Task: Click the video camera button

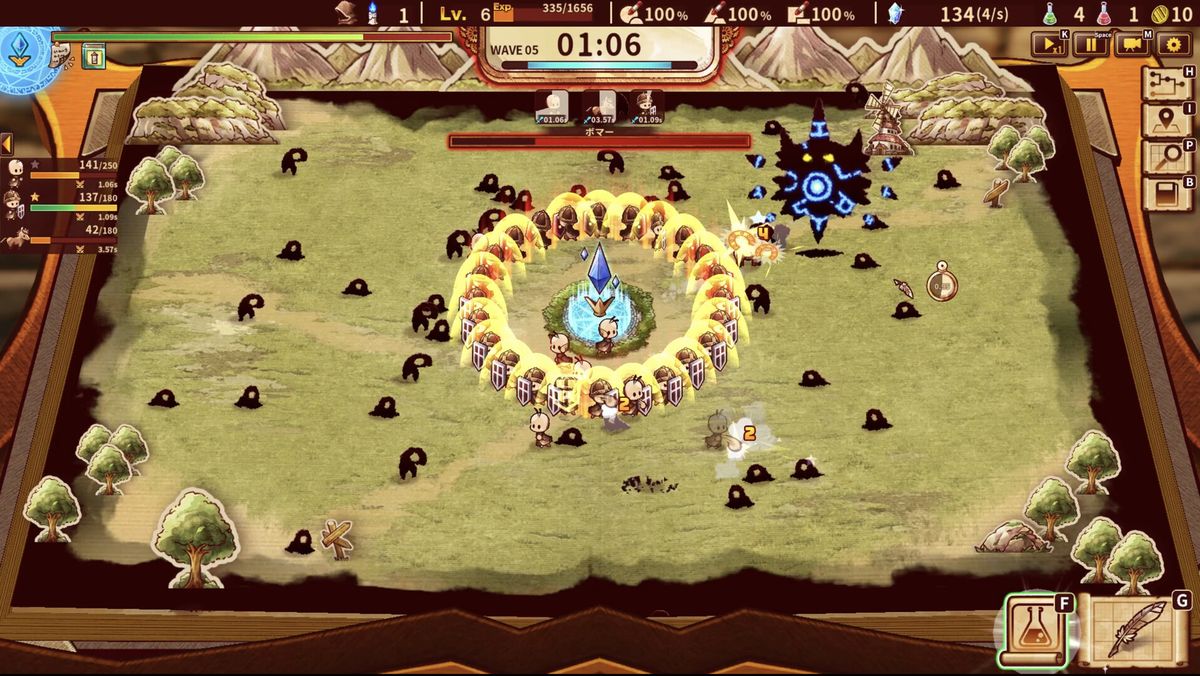Action: pos(1131,44)
